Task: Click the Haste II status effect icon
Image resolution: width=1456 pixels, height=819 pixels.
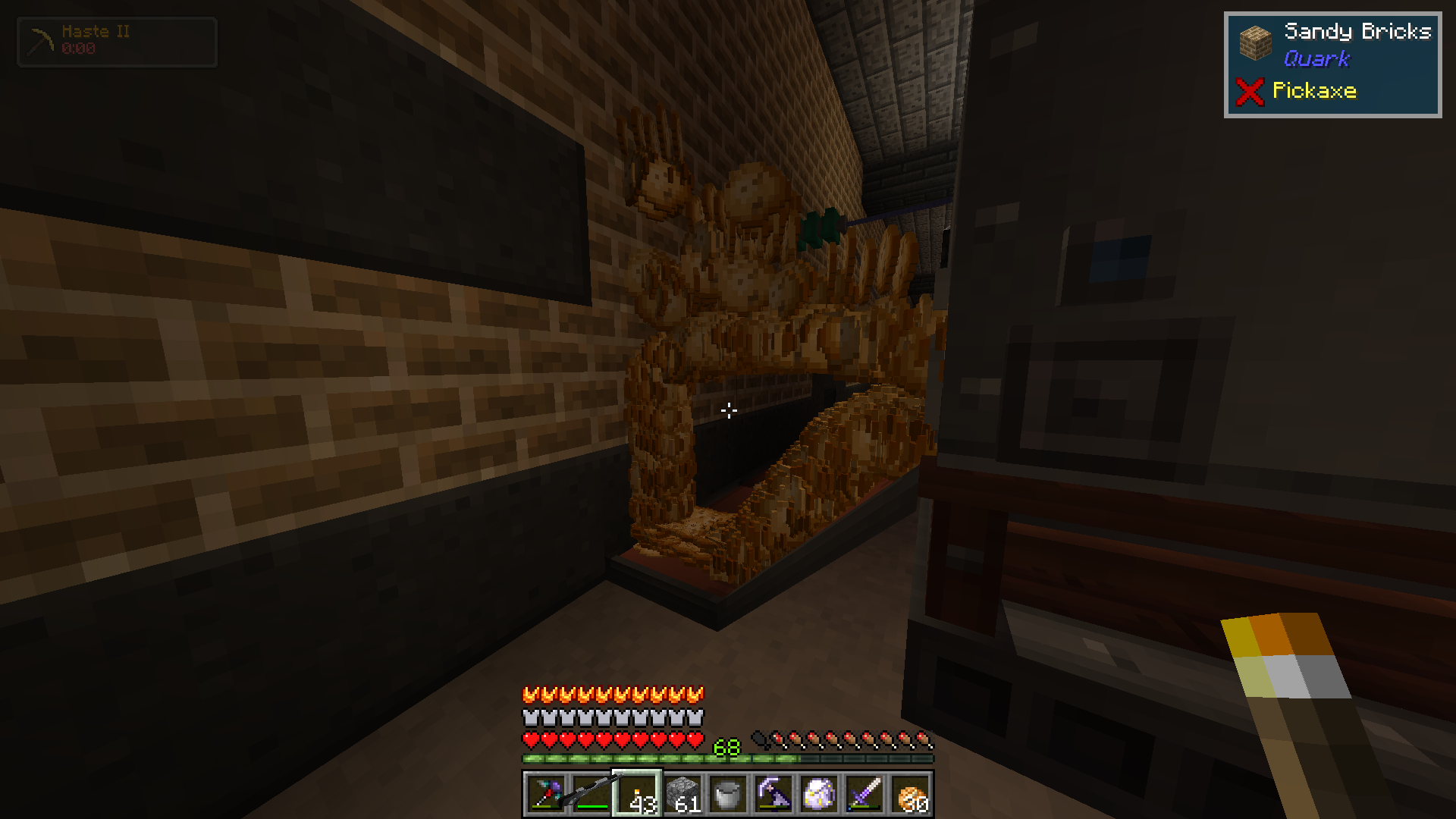Action: [x=41, y=42]
